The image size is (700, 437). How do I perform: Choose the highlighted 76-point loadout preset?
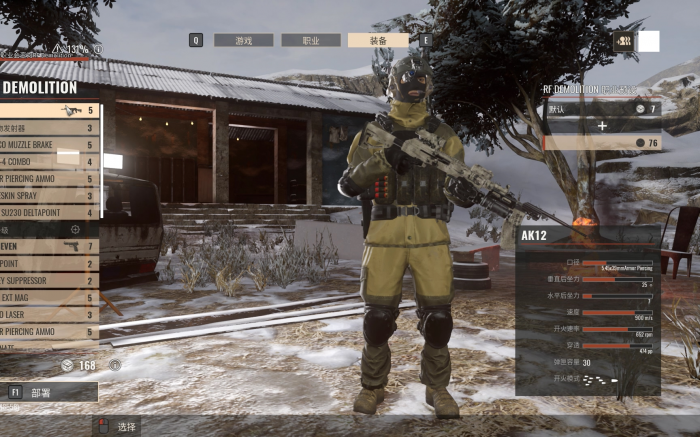tap(602, 143)
